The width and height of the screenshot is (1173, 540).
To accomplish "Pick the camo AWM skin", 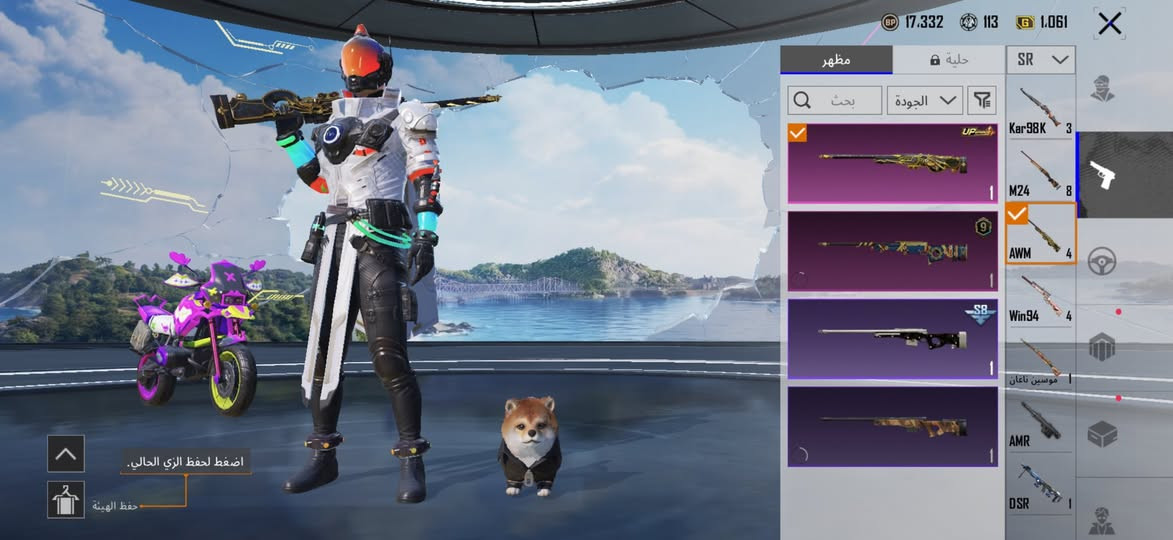I will click(893, 427).
